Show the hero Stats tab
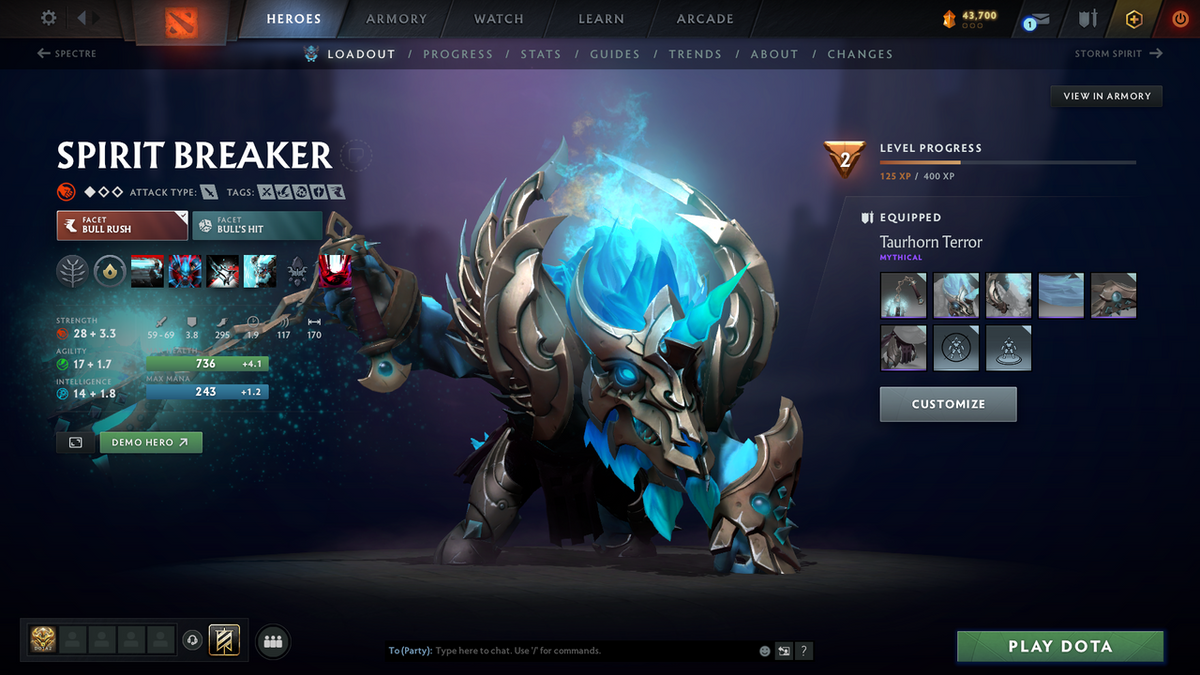Viewport: 1200px width, 675px height. coord(541,54)
